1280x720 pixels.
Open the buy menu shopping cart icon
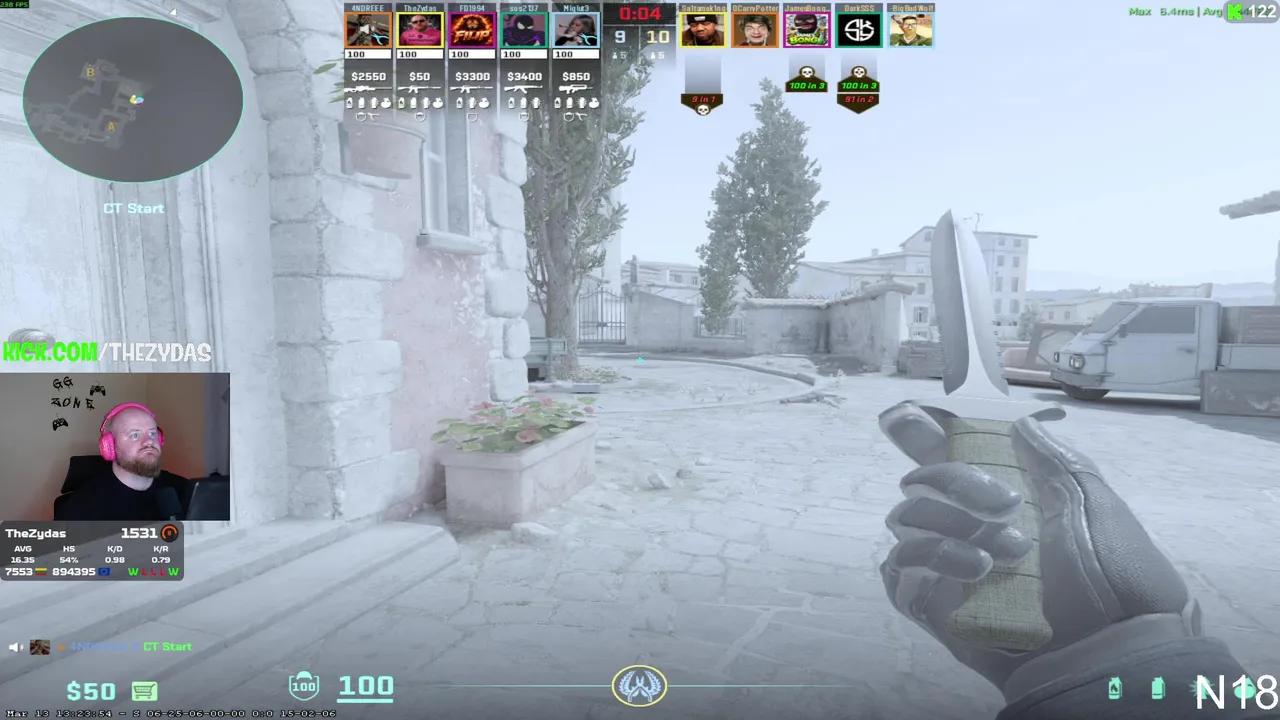pos(145,691)
